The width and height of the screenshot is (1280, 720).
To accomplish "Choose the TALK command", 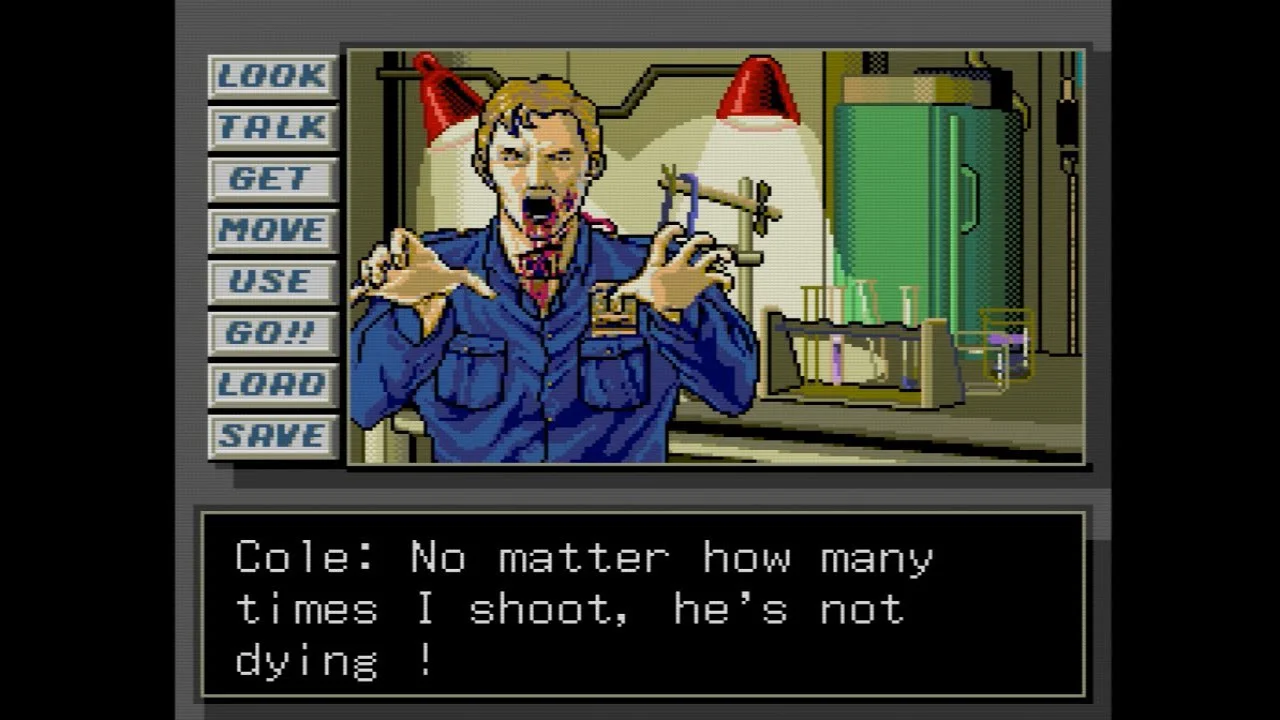I will (272, 128).
